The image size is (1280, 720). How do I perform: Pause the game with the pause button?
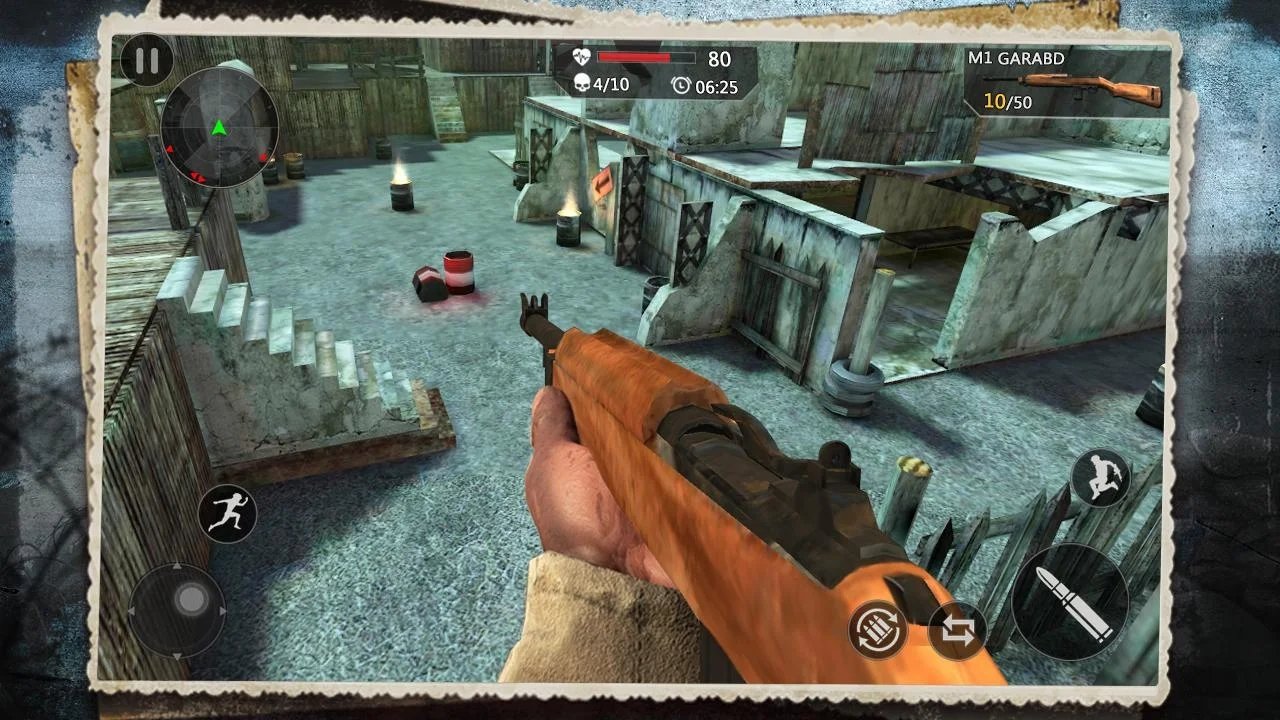(x=146, y=61)
